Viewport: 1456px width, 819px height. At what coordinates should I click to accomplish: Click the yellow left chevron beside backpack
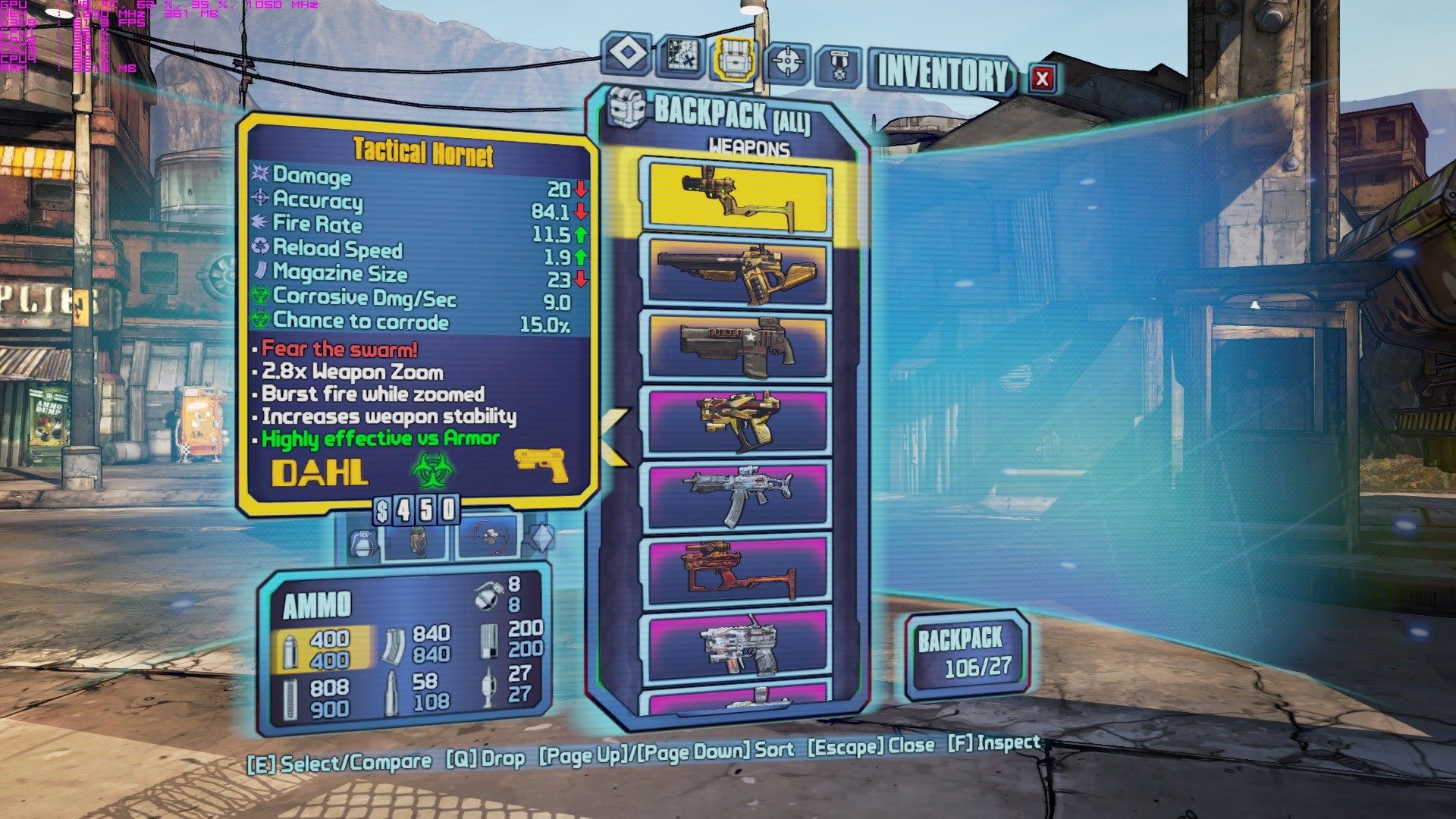(614, 436)
